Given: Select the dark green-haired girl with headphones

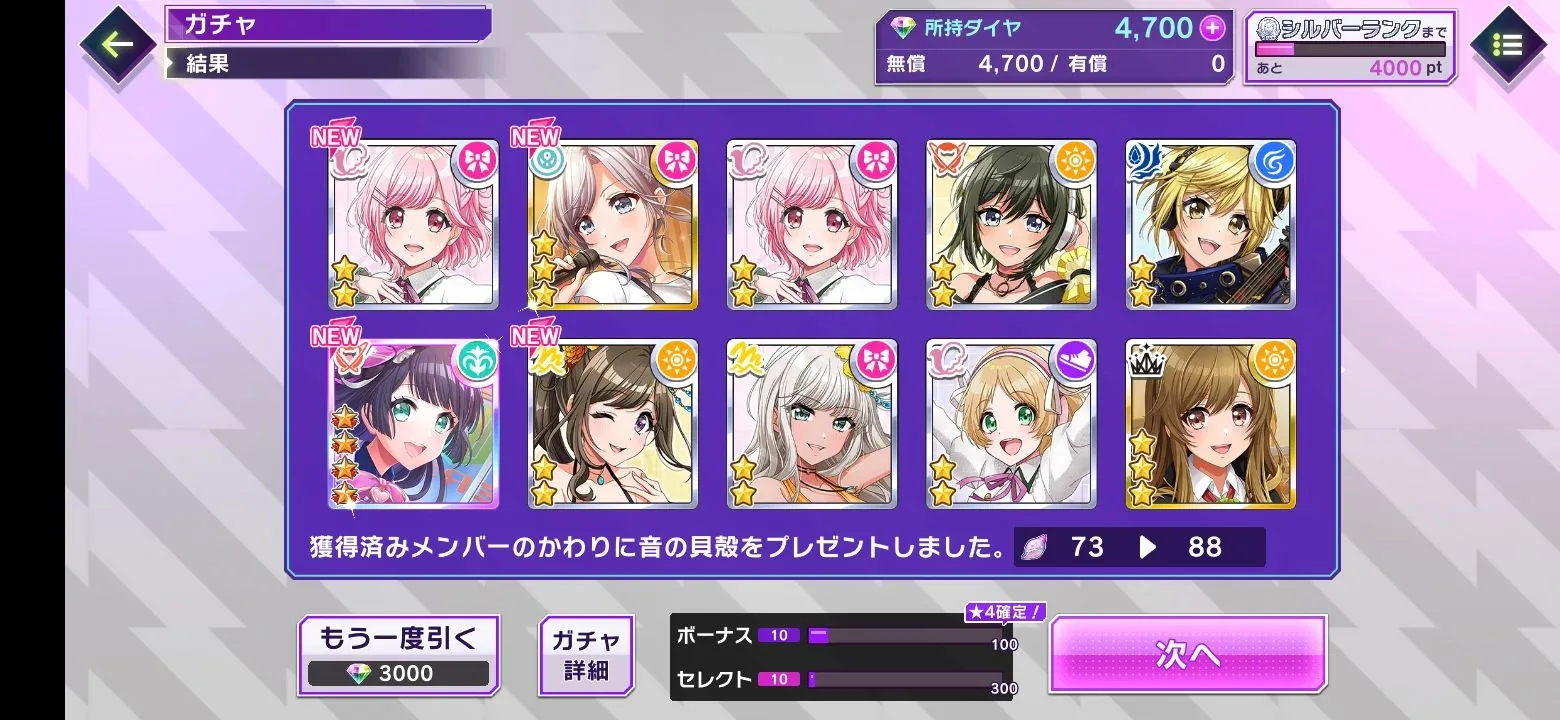Looking at the screenshot, I should click(1011, 225).
